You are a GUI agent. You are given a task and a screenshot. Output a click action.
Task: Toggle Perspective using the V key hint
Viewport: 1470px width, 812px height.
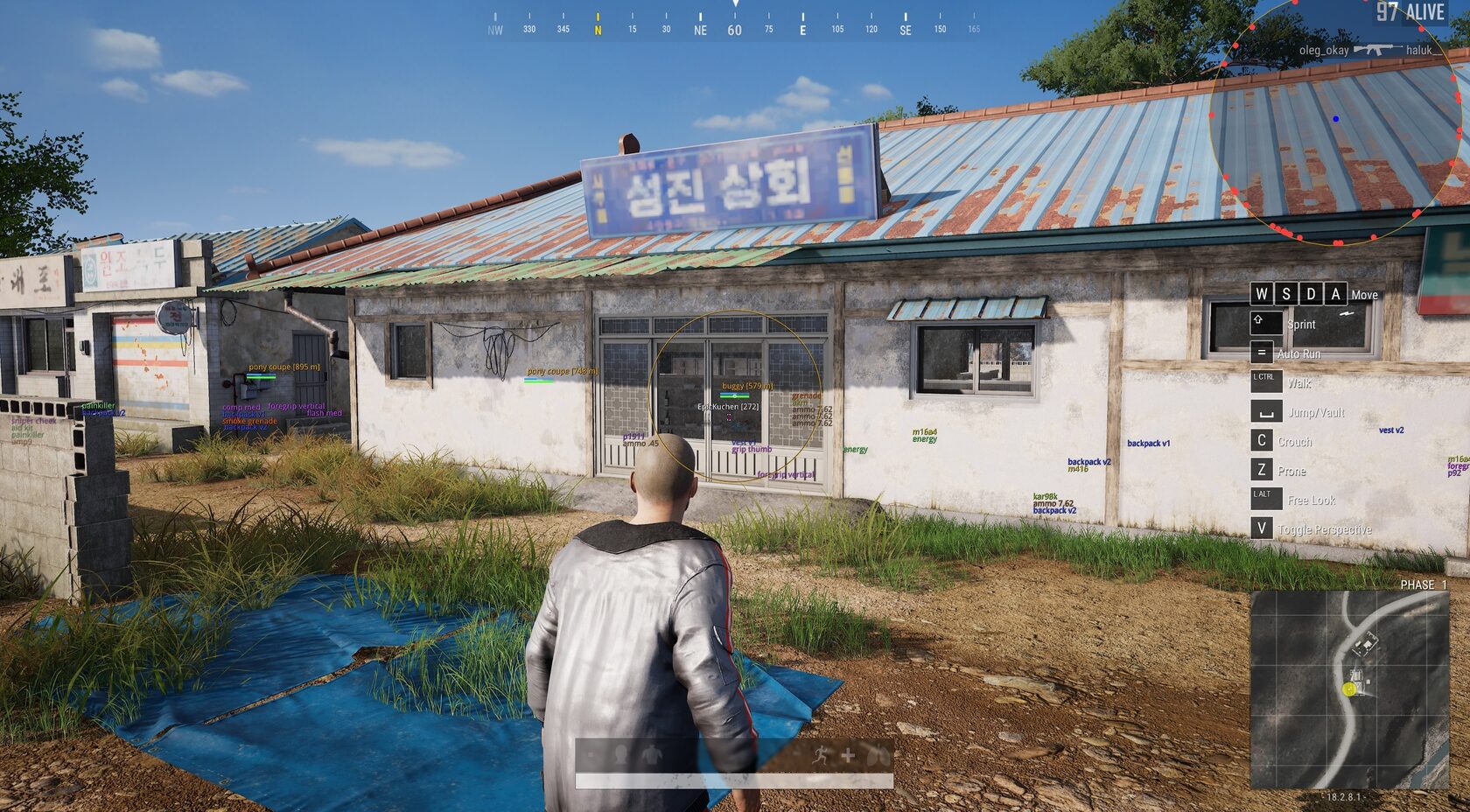pos(1261,528)
